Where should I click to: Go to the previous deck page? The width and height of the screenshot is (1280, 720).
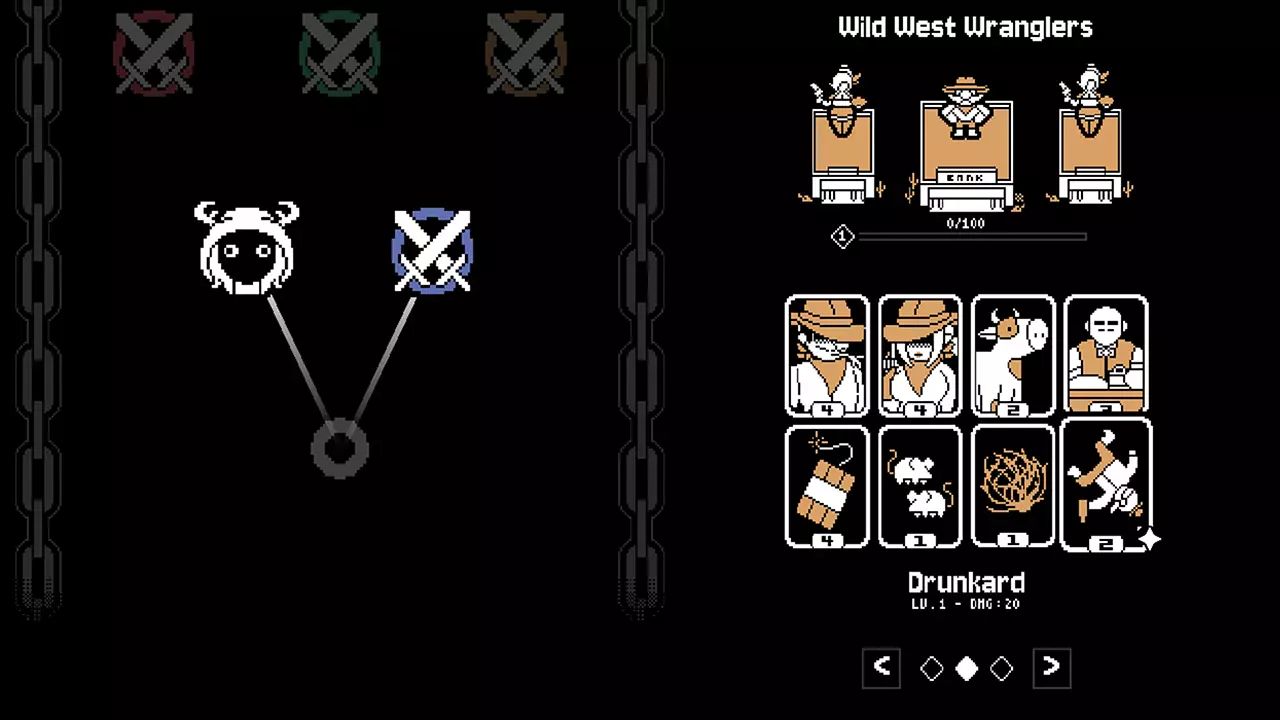click(882, 668)
